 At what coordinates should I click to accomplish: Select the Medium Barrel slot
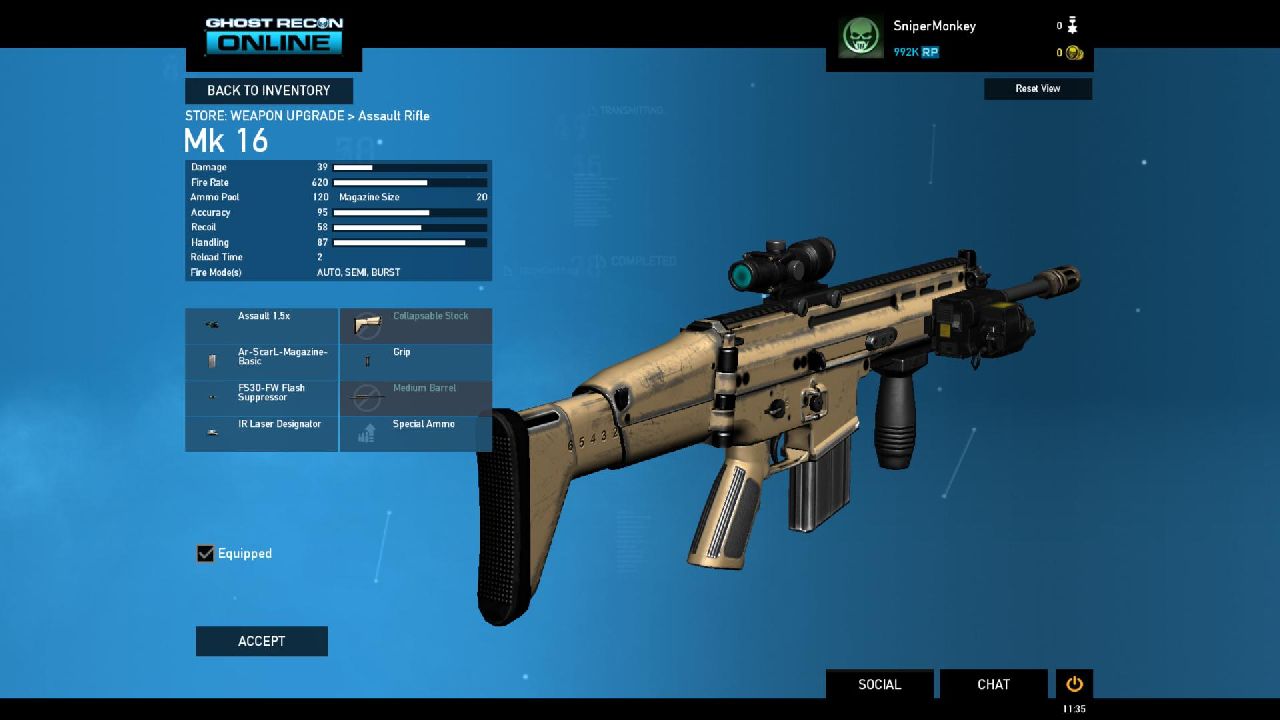click(416, 397)
